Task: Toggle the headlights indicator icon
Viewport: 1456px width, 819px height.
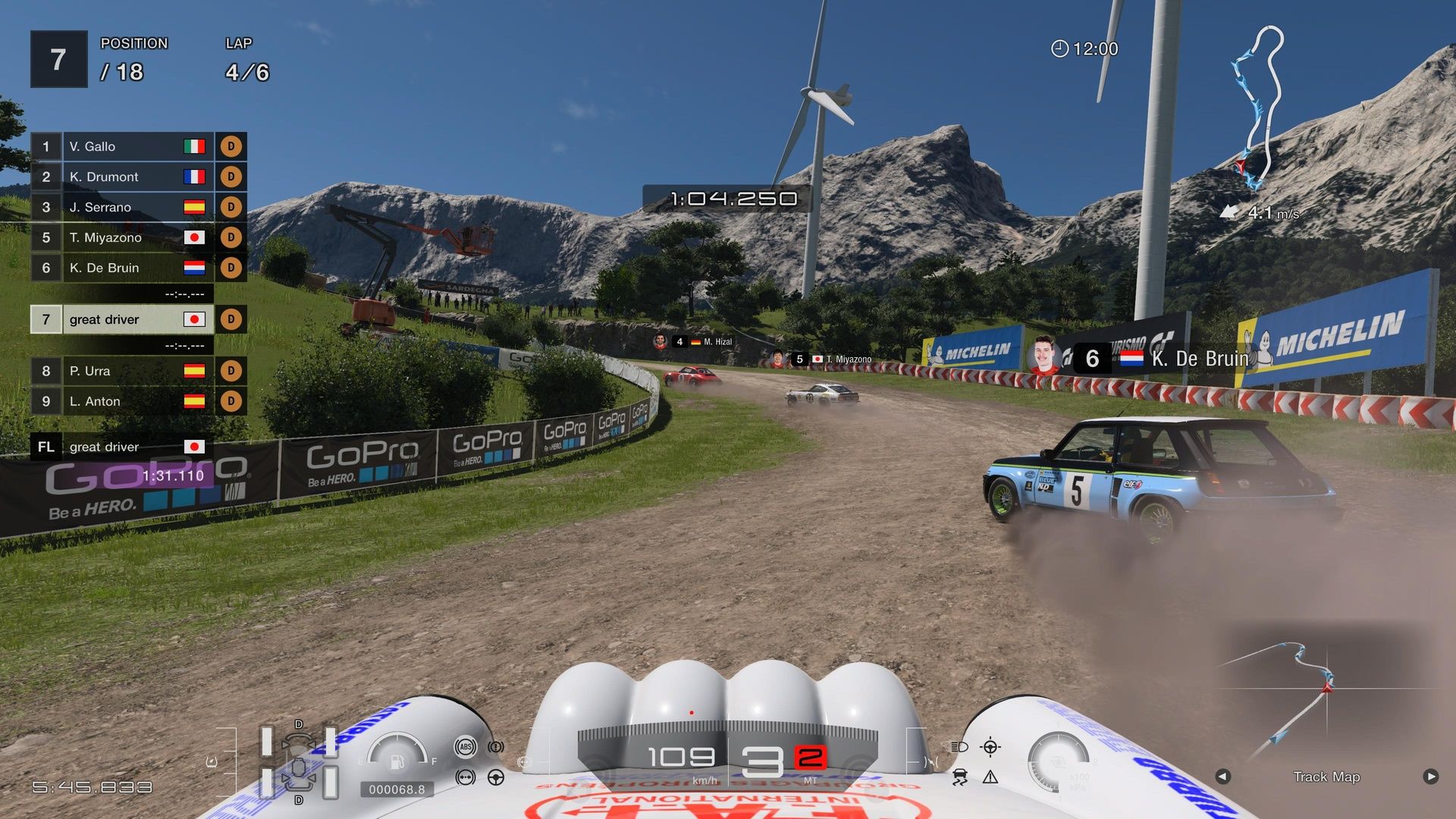Action: [959, 747]
